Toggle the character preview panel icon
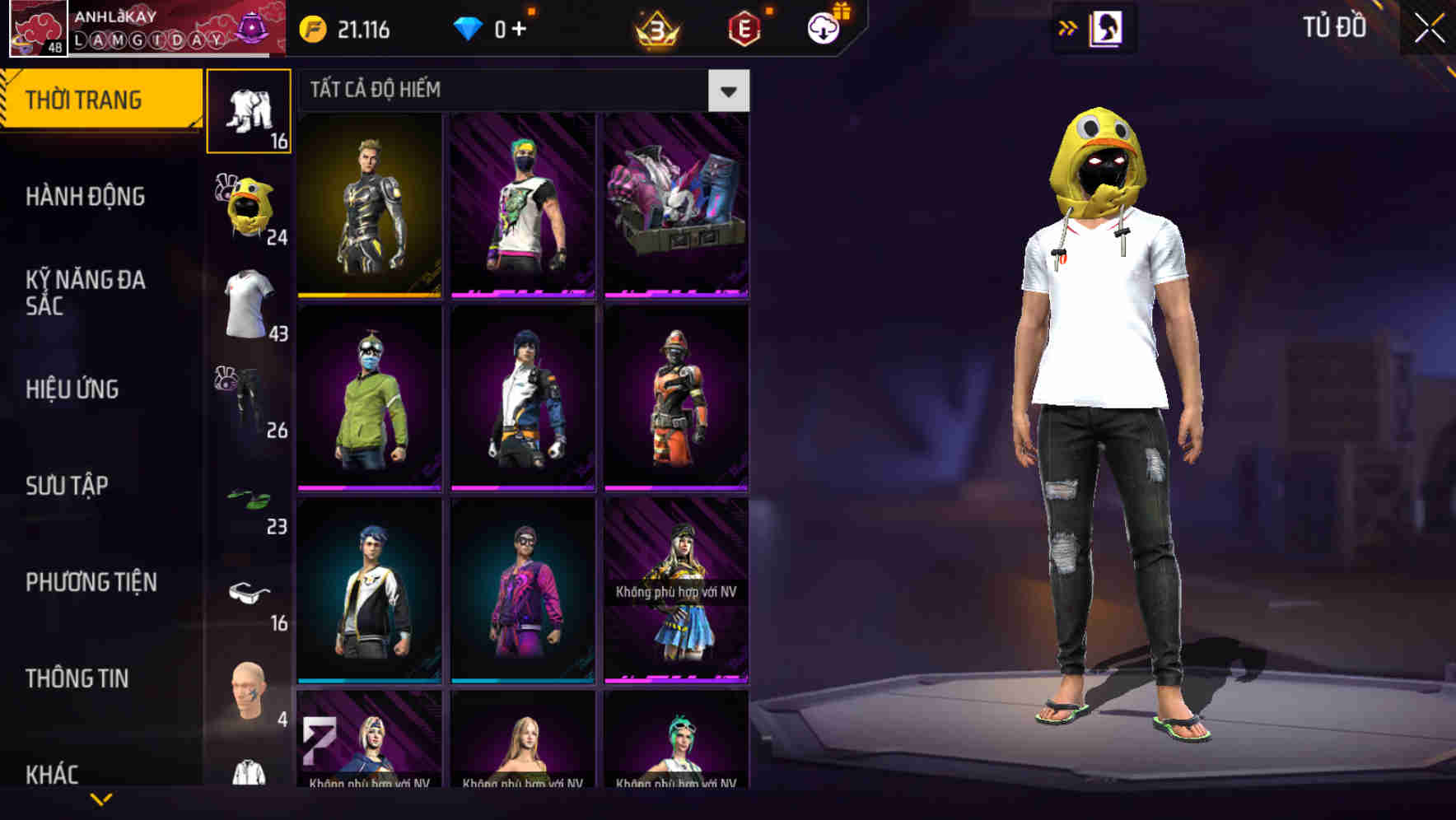The image size is (1456, 820). [x=1104, y=27]
